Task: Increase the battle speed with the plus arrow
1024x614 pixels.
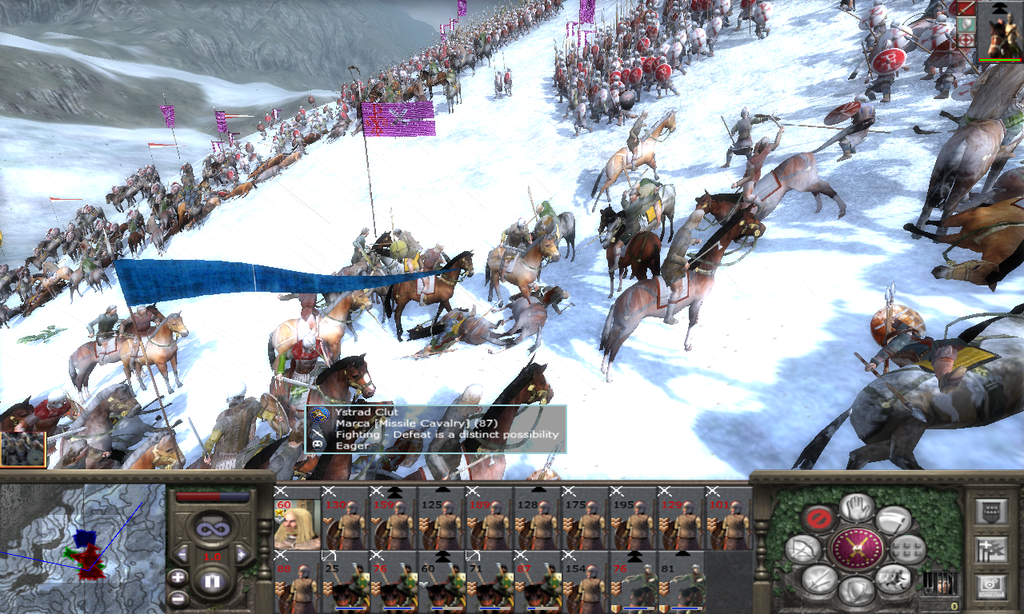Action: point(242,553)
